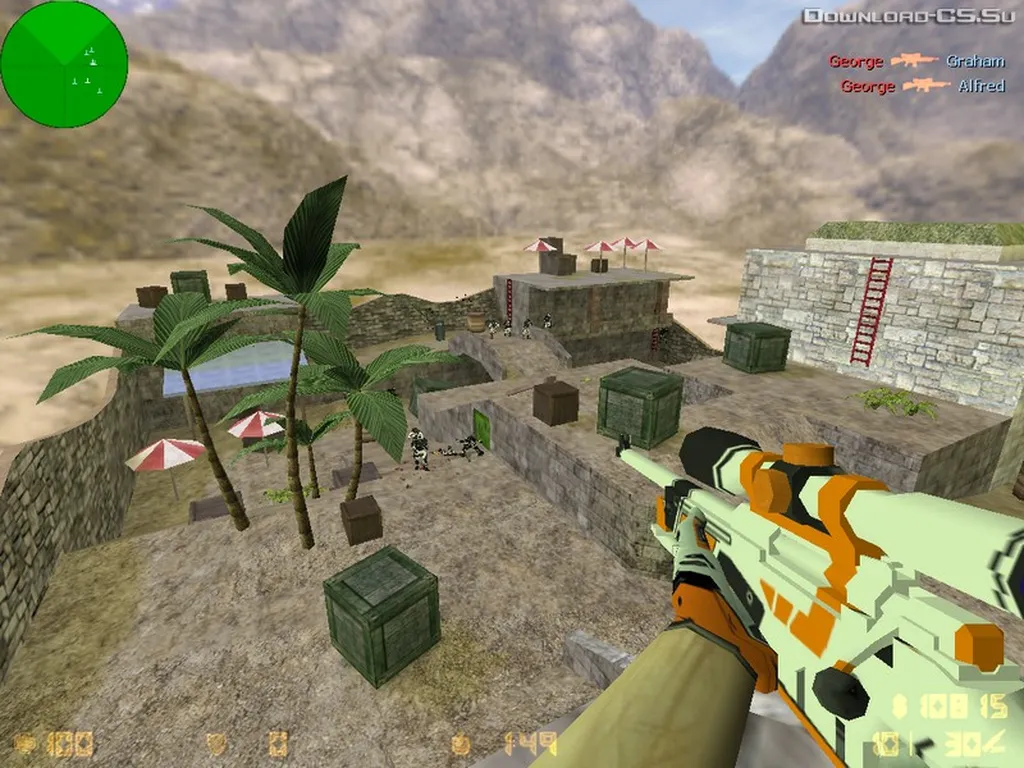Click the green radar minimap

[x=64, y=64]
